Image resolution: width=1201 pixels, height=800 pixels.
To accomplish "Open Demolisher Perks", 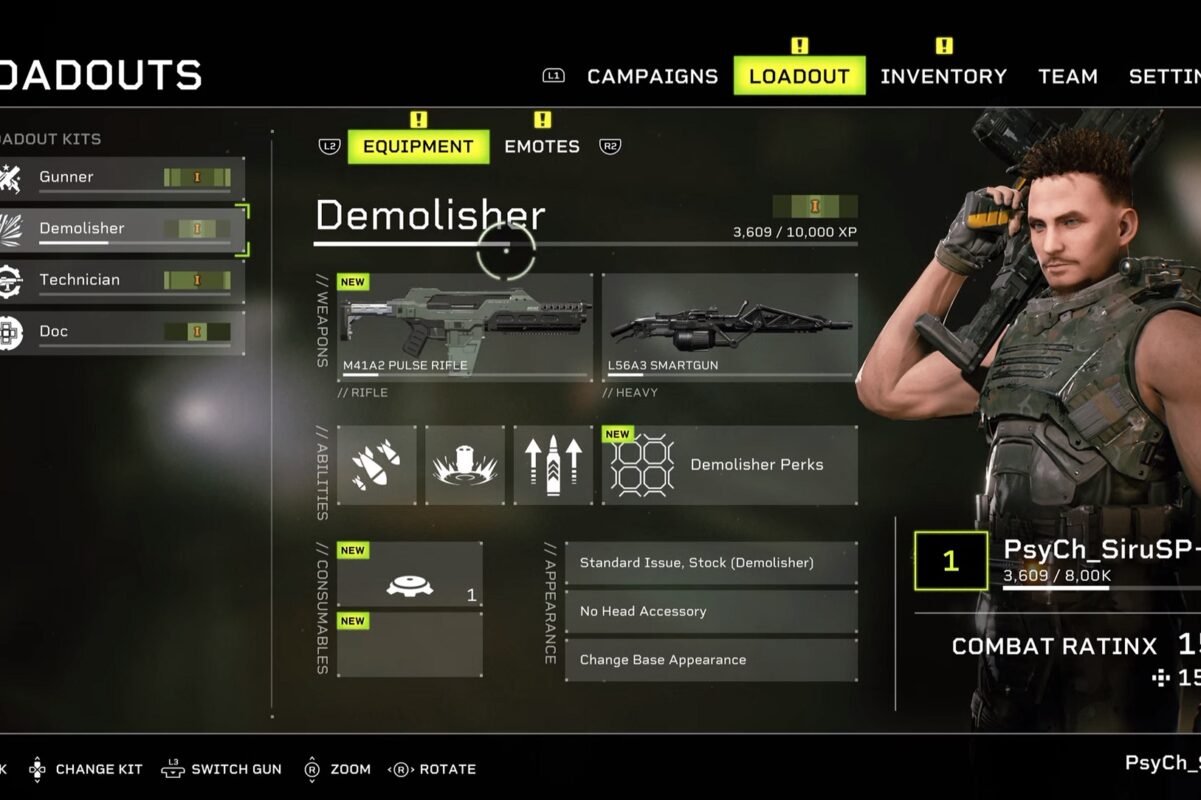I will (729, 465).
